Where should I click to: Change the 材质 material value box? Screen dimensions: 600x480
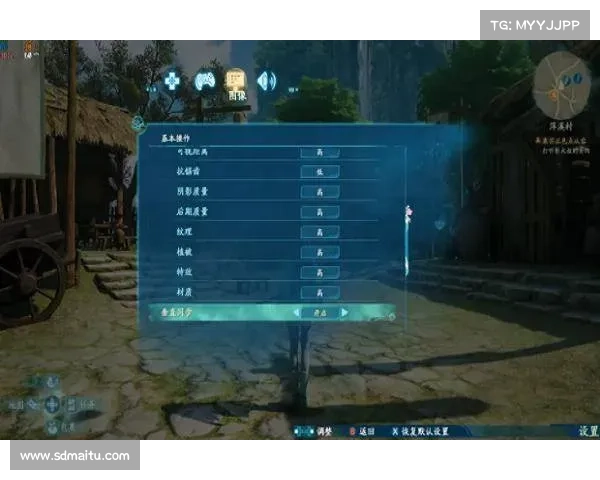pos(320,292)
